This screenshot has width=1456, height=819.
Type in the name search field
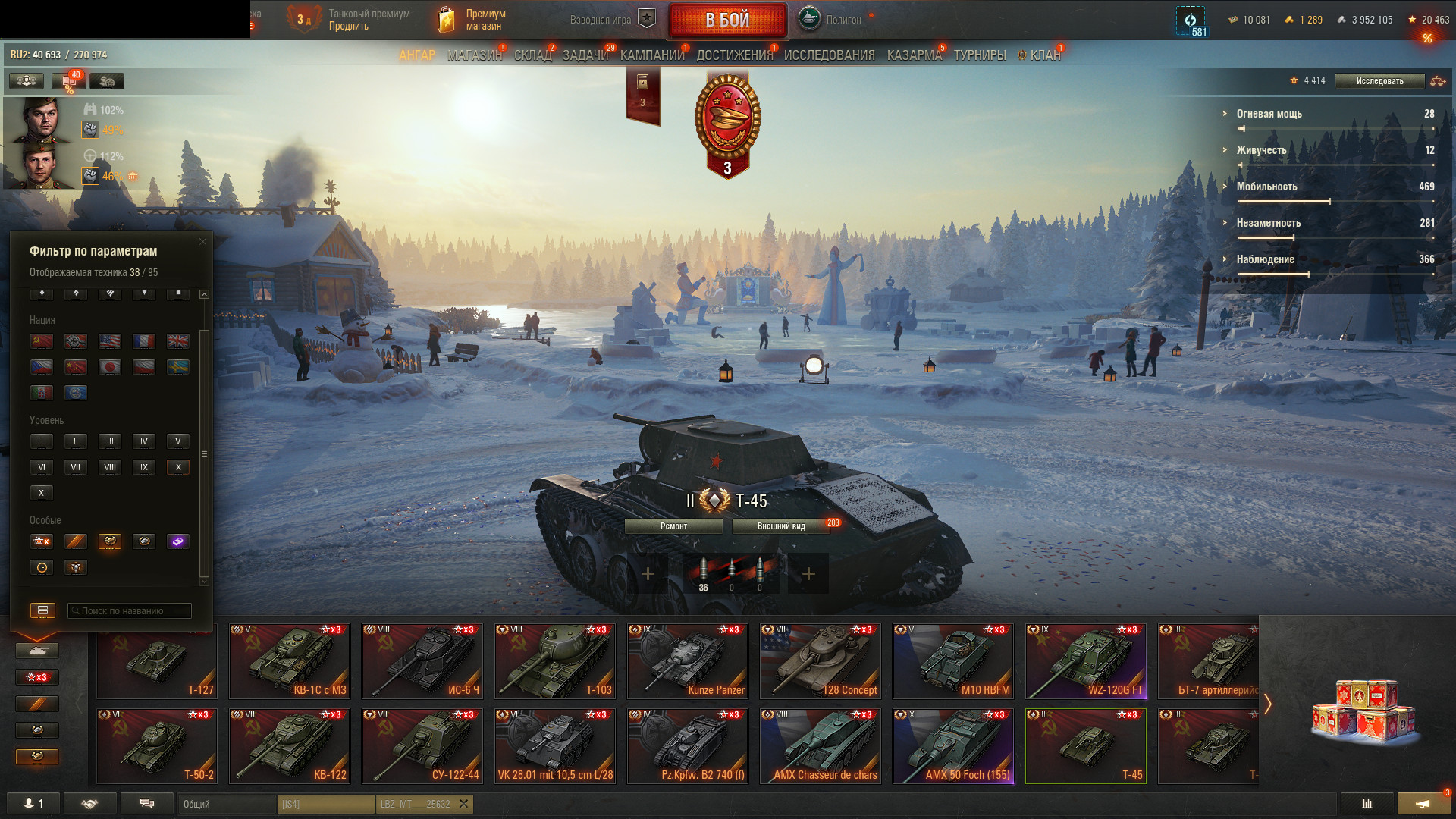(x=130, y=610)
